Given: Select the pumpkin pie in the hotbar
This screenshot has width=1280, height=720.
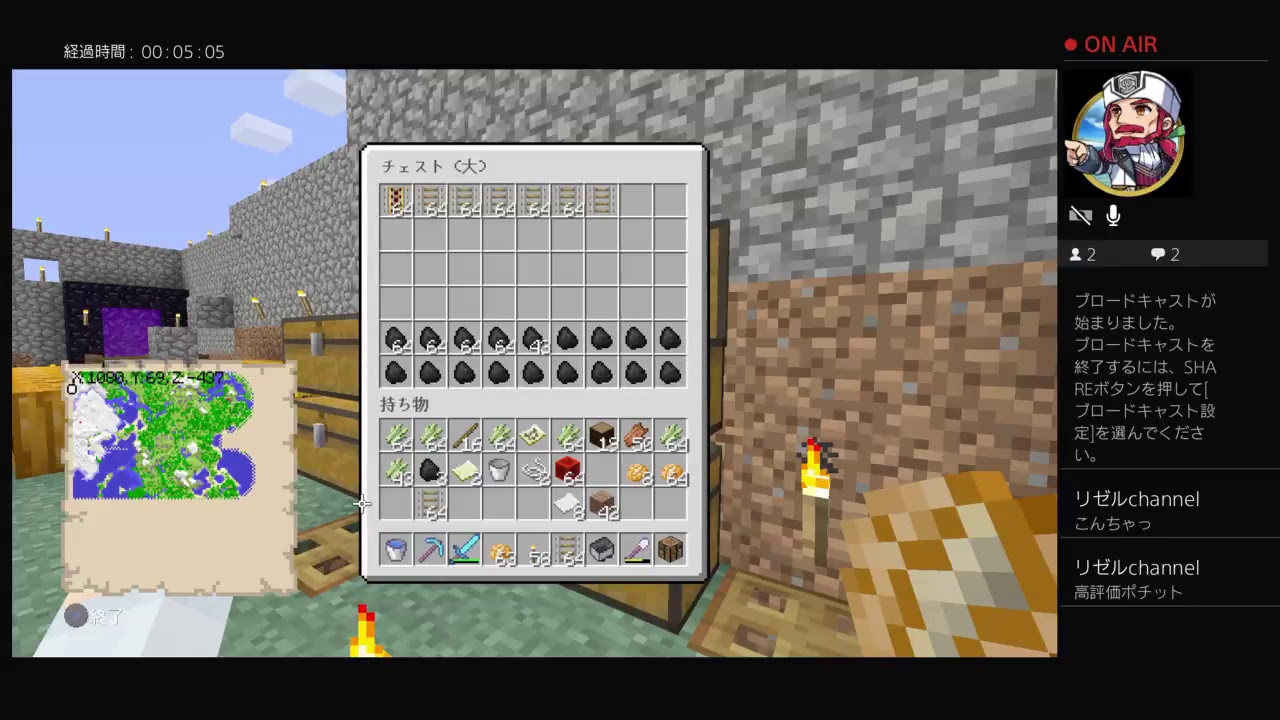Looking at the screenshot, I should pyautogui.click(x=499, y=549).
